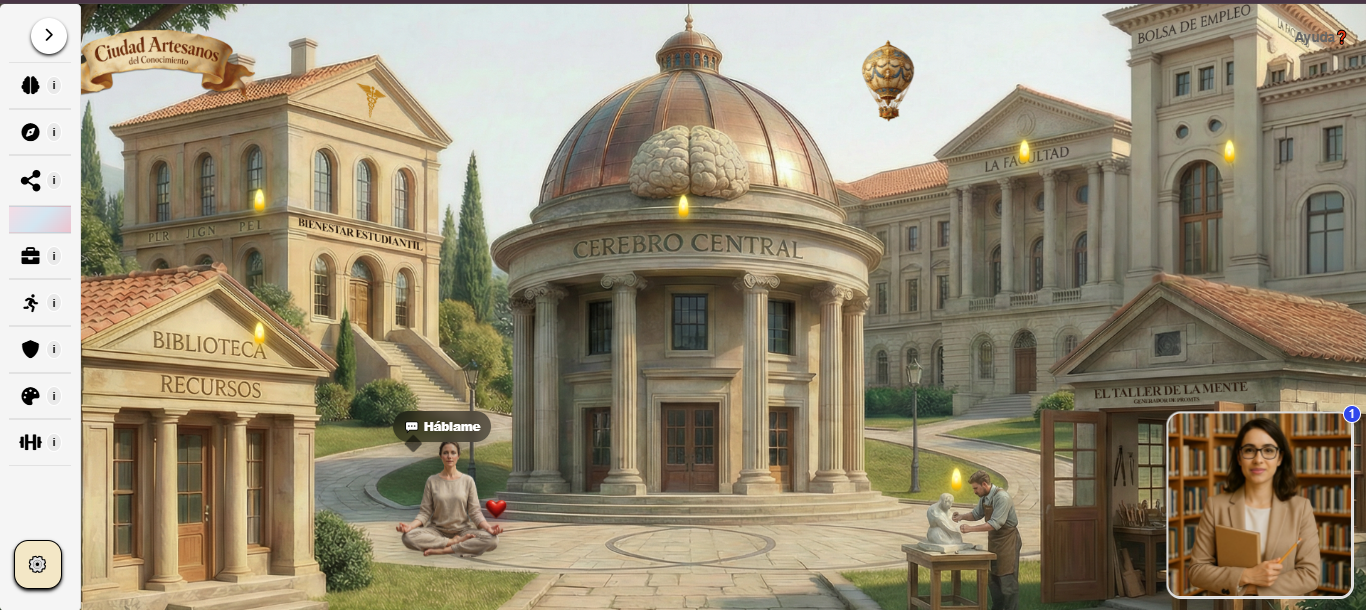Open the librarian assistant thumbnail
The height and width of the screenshot is (610, 1366).
pos(1259,505)
